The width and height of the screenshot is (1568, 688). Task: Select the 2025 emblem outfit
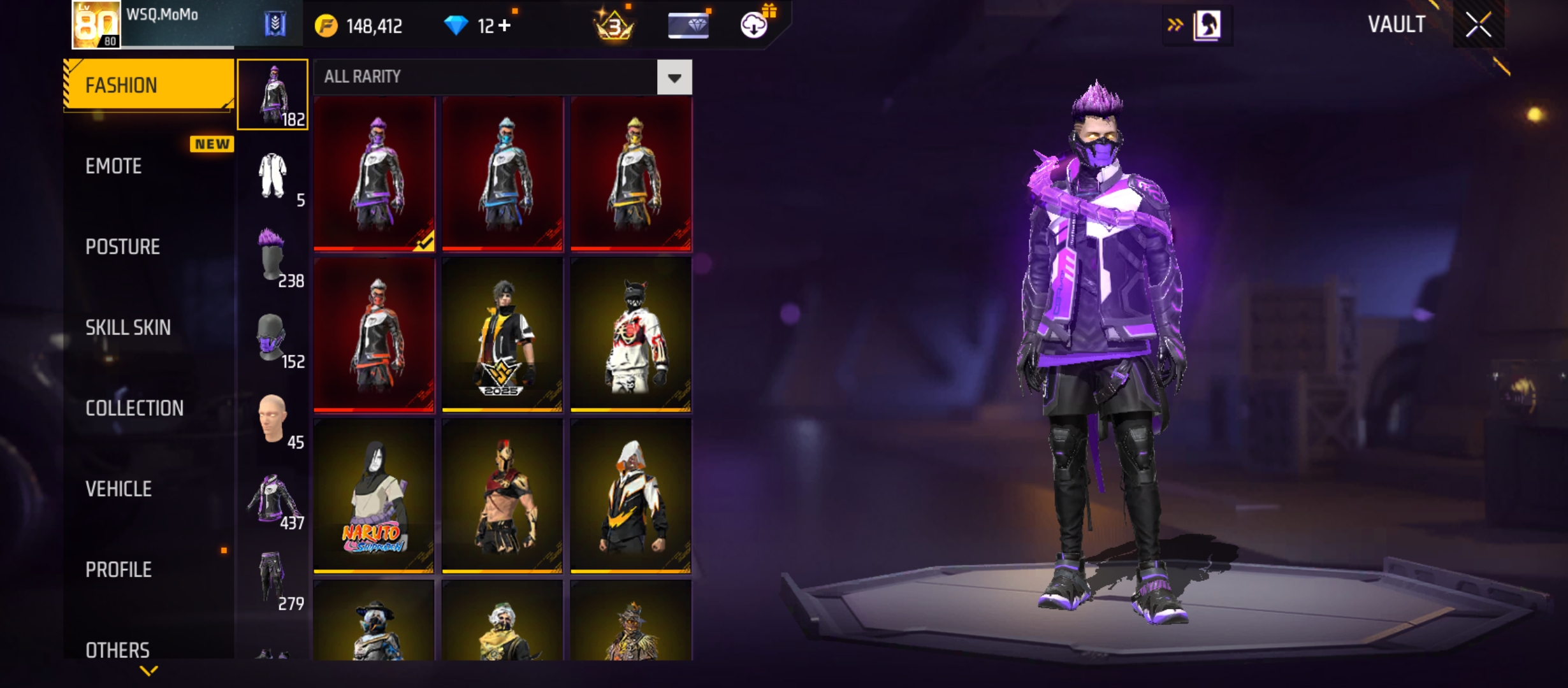502,334
